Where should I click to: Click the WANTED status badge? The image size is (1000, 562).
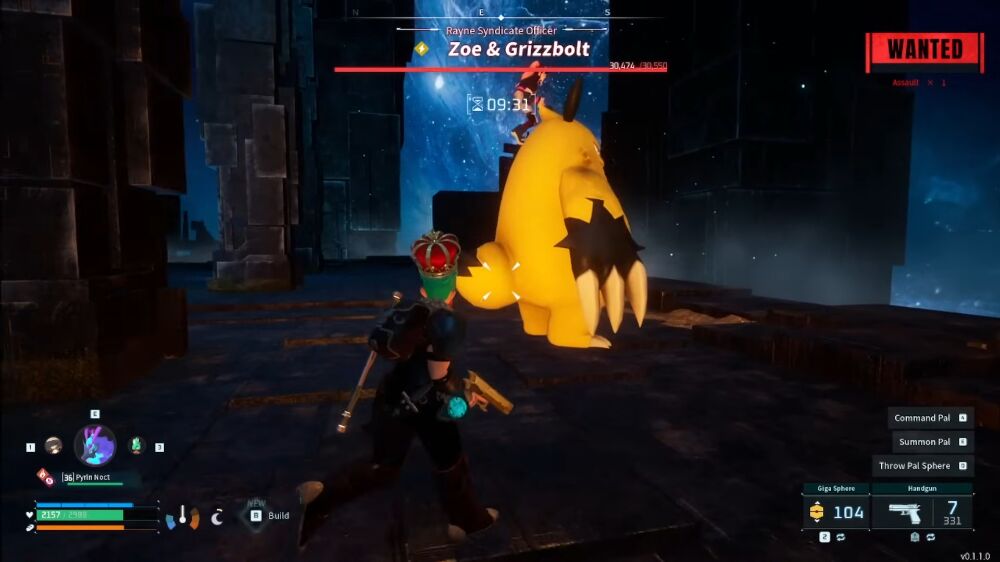(924, 49)
